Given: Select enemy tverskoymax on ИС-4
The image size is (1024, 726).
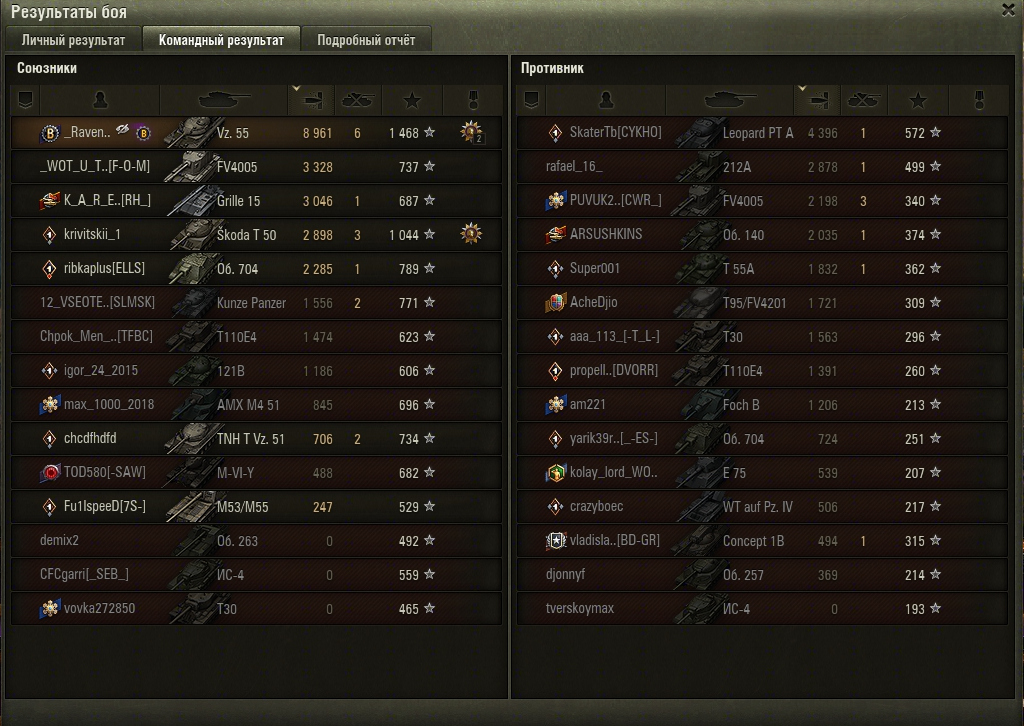Looking at the screenshot, I should point(762,609).
